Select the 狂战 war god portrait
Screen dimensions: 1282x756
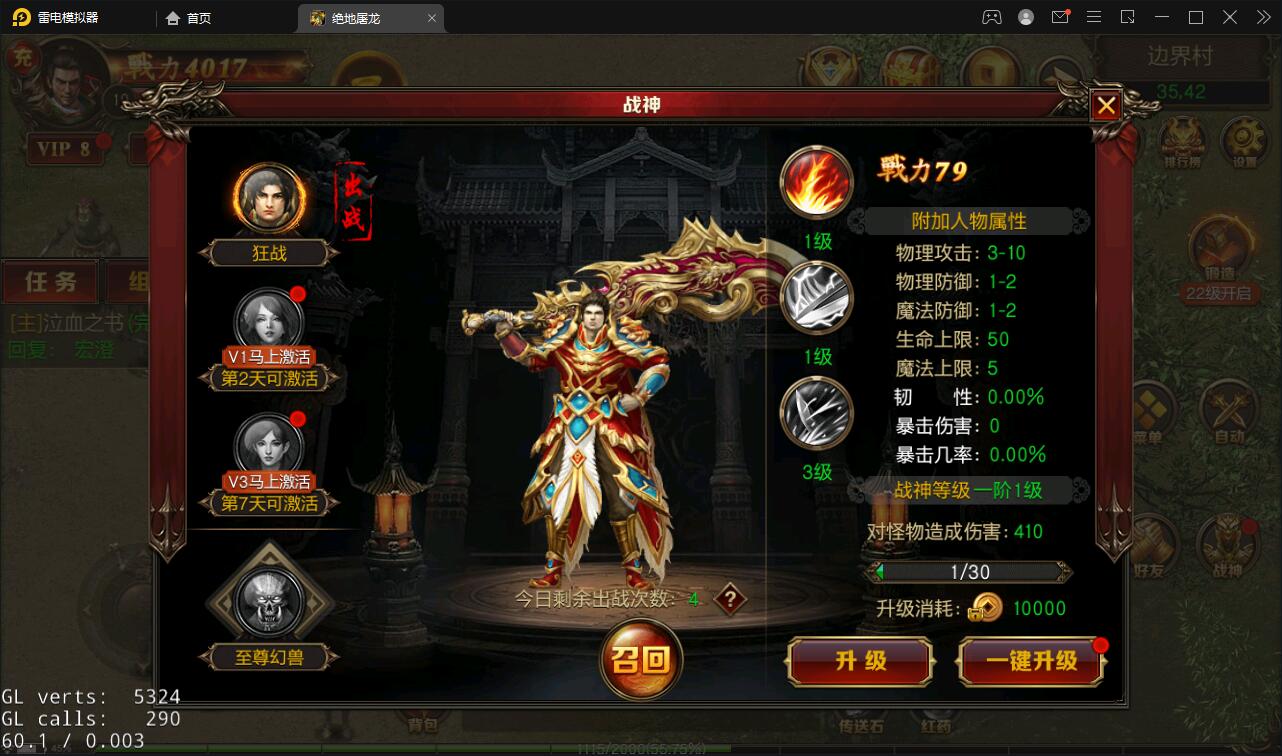coord(268,198)
